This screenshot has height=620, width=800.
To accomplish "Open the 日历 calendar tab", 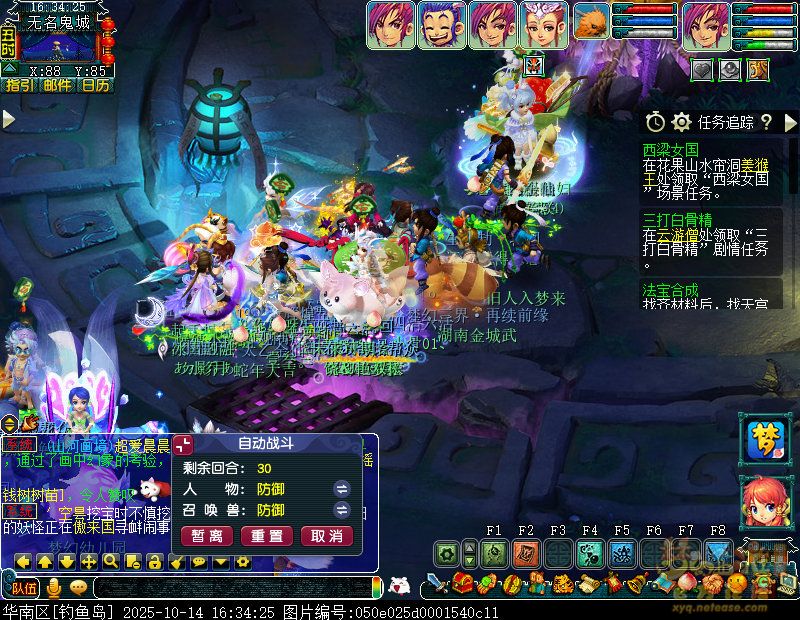I will pyautogui.click(x=95, y=86).
